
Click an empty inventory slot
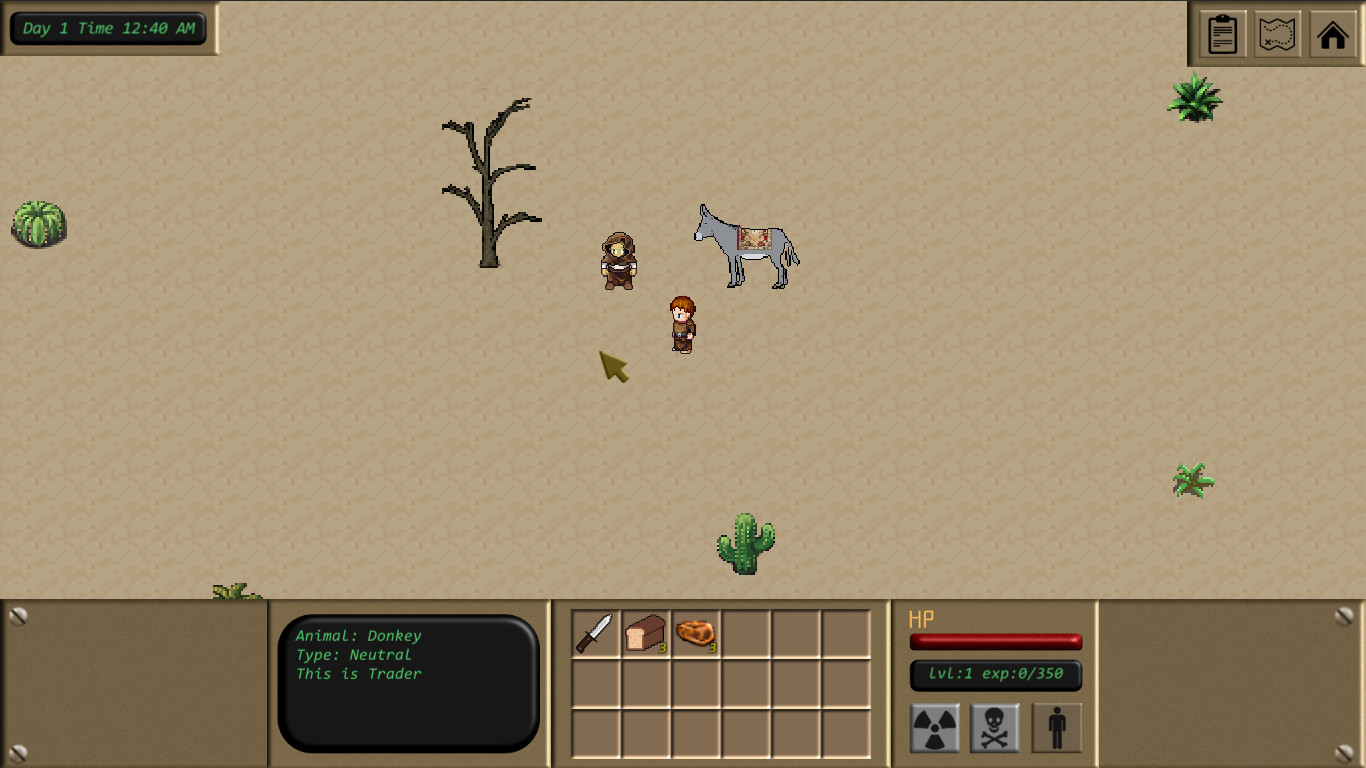tap(746, 634)
